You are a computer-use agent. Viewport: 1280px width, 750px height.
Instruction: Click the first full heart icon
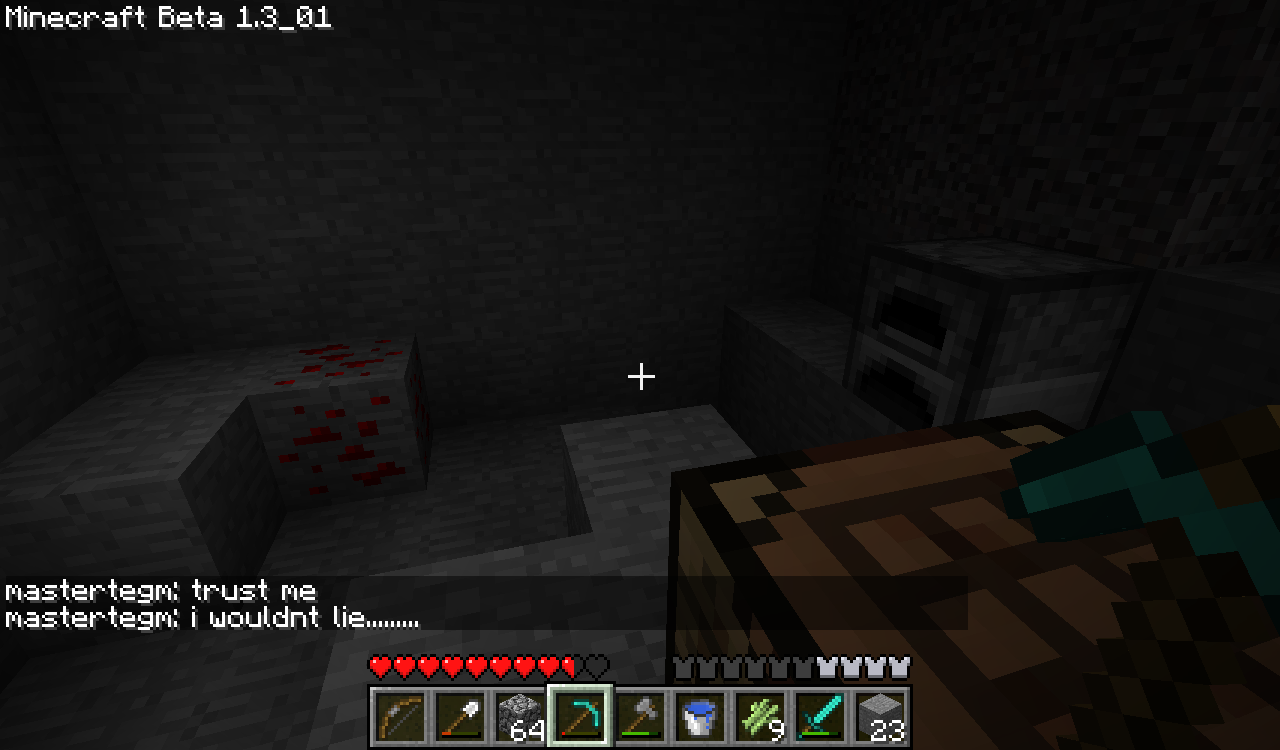click(378, 664)
